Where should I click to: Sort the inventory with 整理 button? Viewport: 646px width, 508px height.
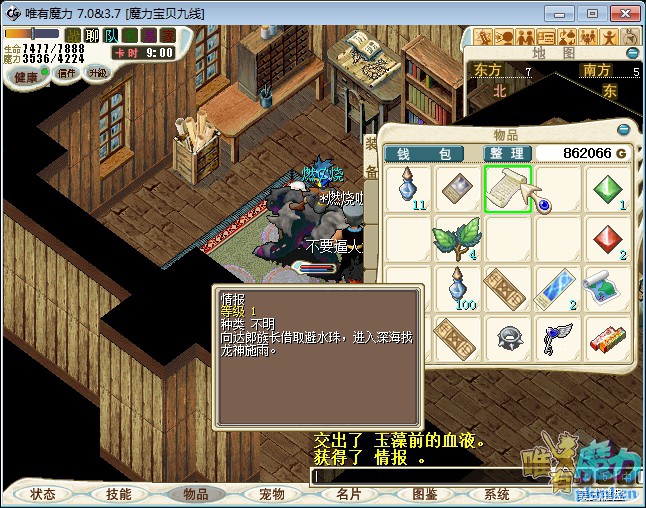[x=506, y=153]
